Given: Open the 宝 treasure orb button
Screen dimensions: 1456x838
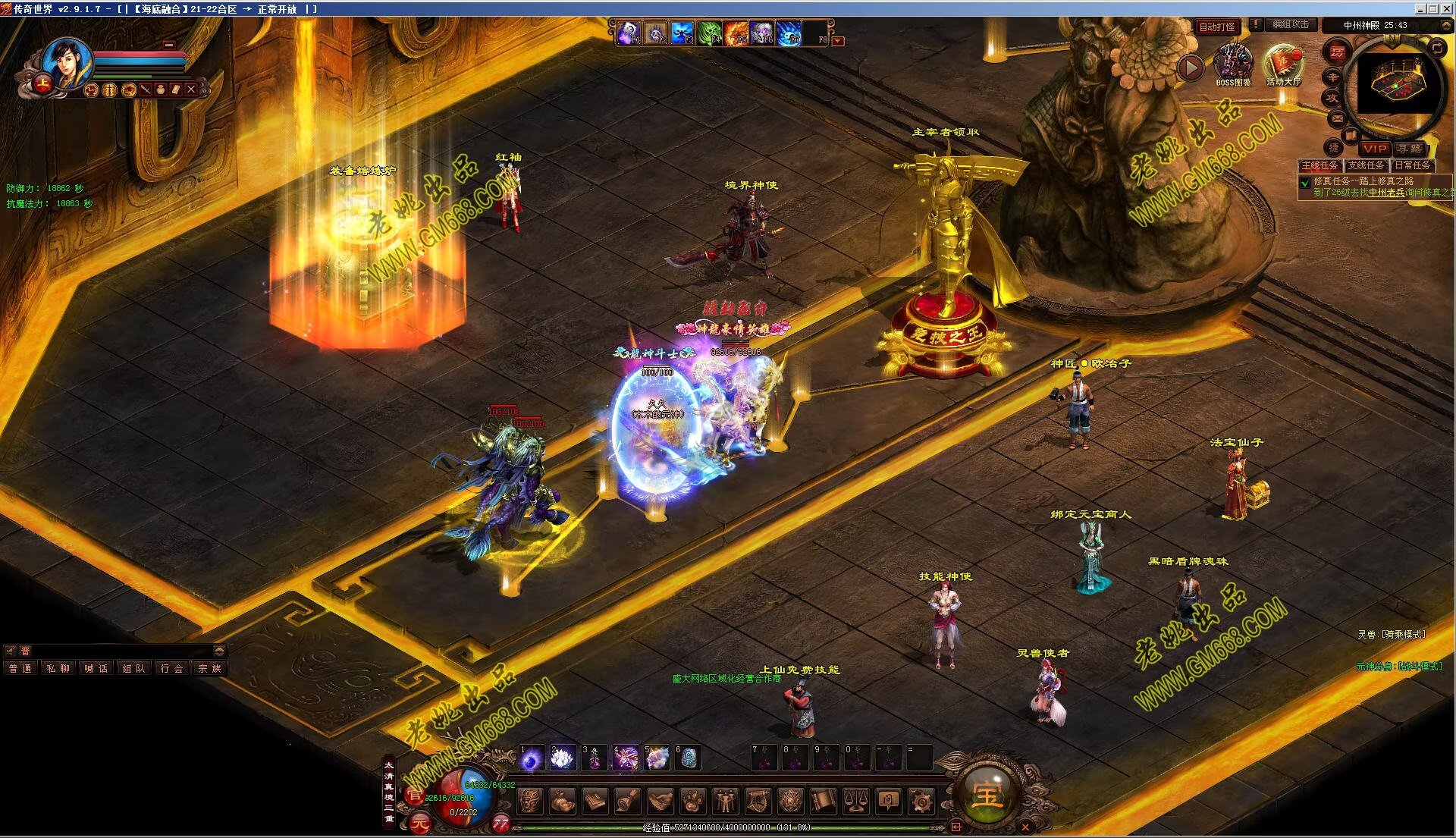Looking at the screenshot, I should pos(987,794).
